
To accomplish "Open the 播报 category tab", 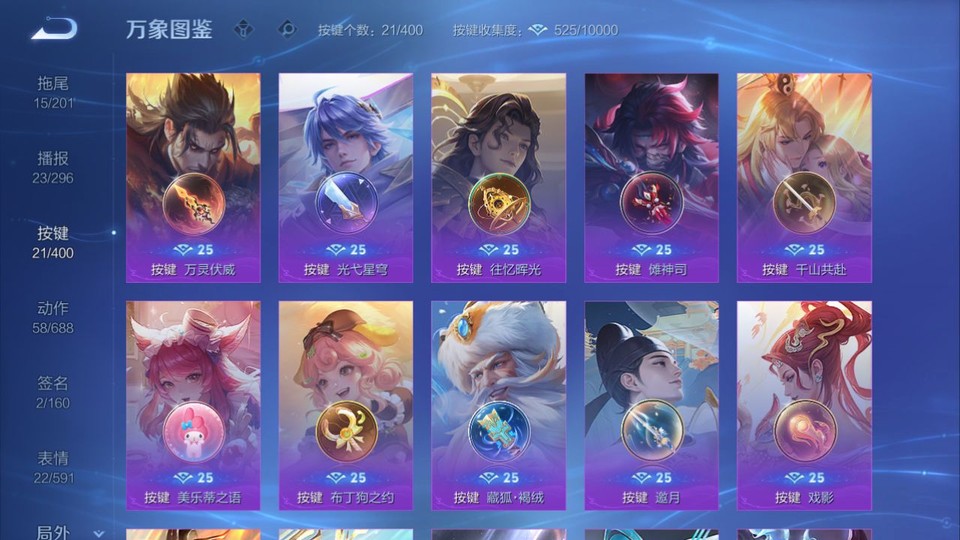I will [54, 167].
